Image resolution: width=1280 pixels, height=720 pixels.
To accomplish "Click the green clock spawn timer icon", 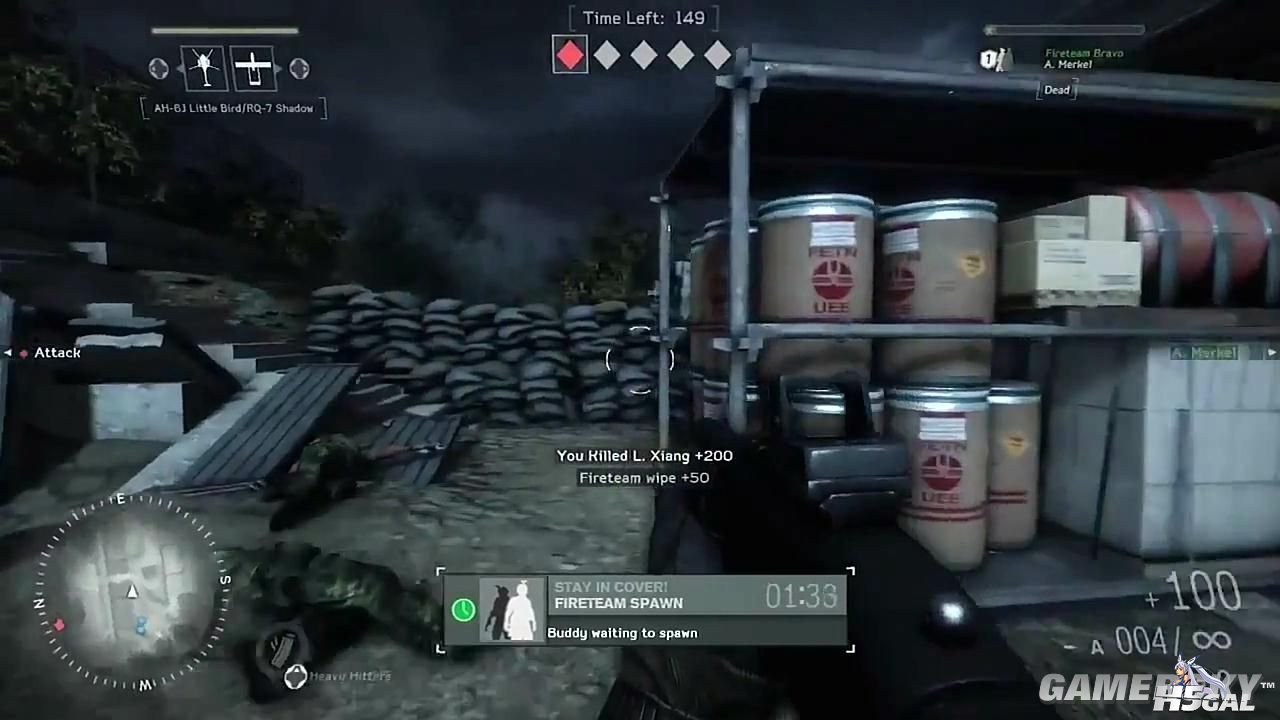I will point(463,609).
